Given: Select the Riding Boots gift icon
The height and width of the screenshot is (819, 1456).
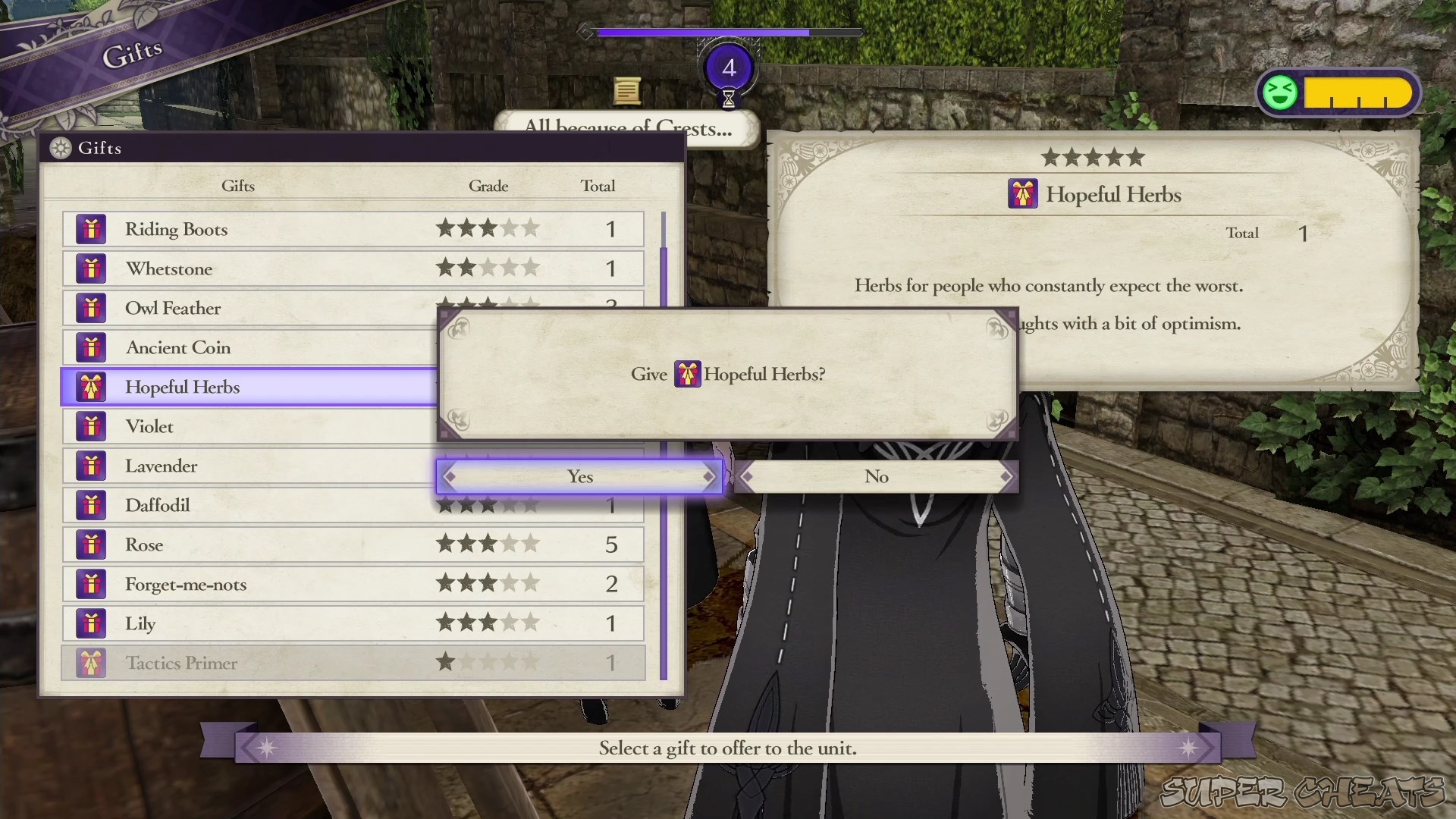Looking at the screenshot, I should [x=91, y=228].
